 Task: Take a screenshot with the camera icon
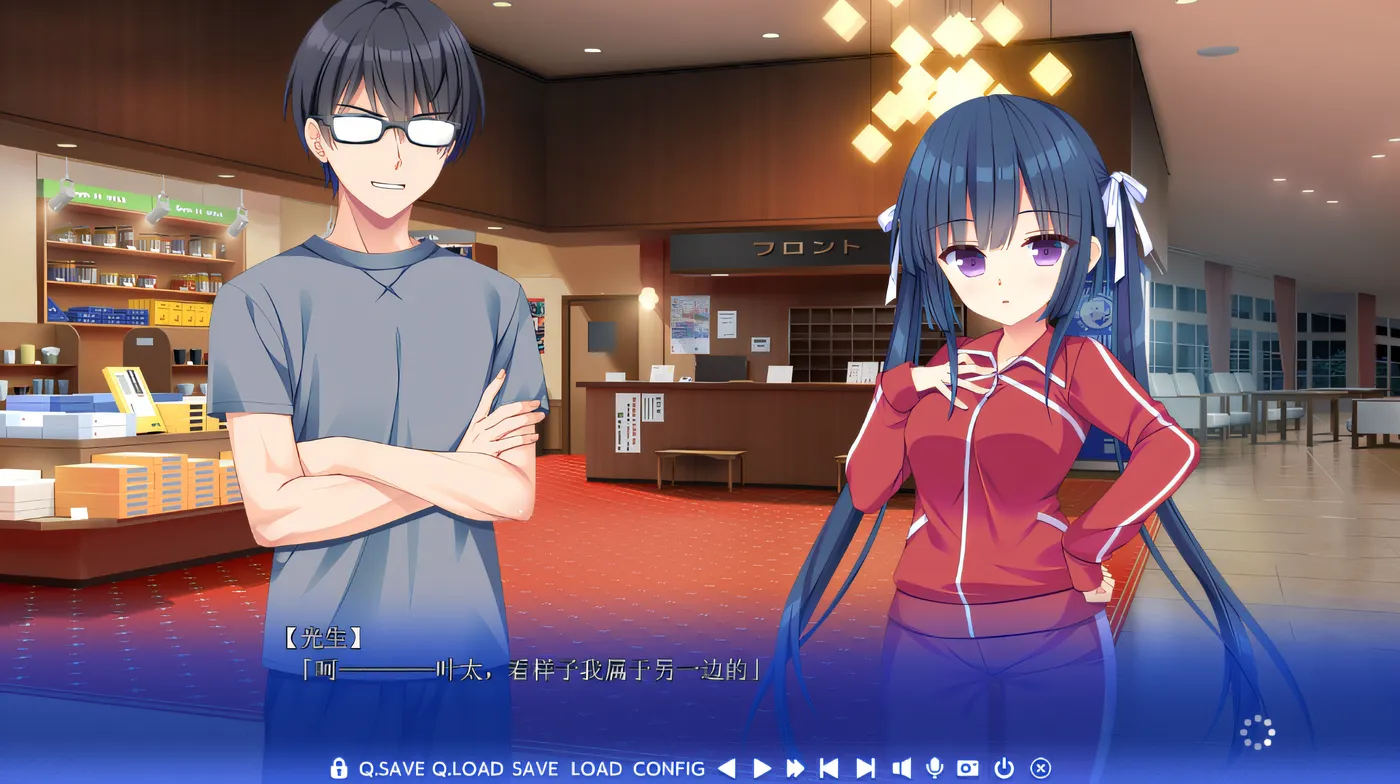point(966,768)
